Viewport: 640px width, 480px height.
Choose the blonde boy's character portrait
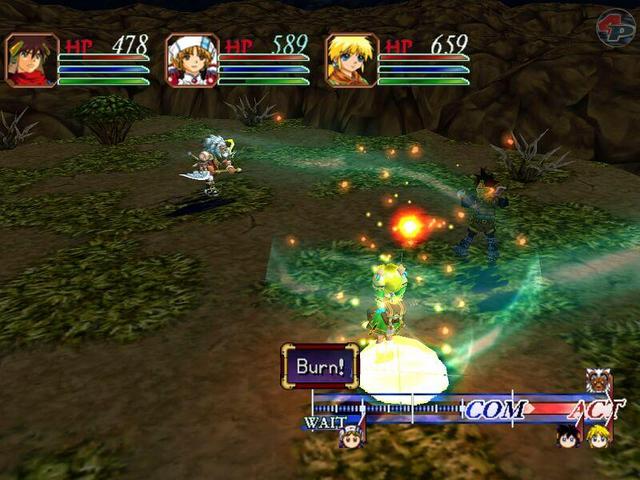352,61
